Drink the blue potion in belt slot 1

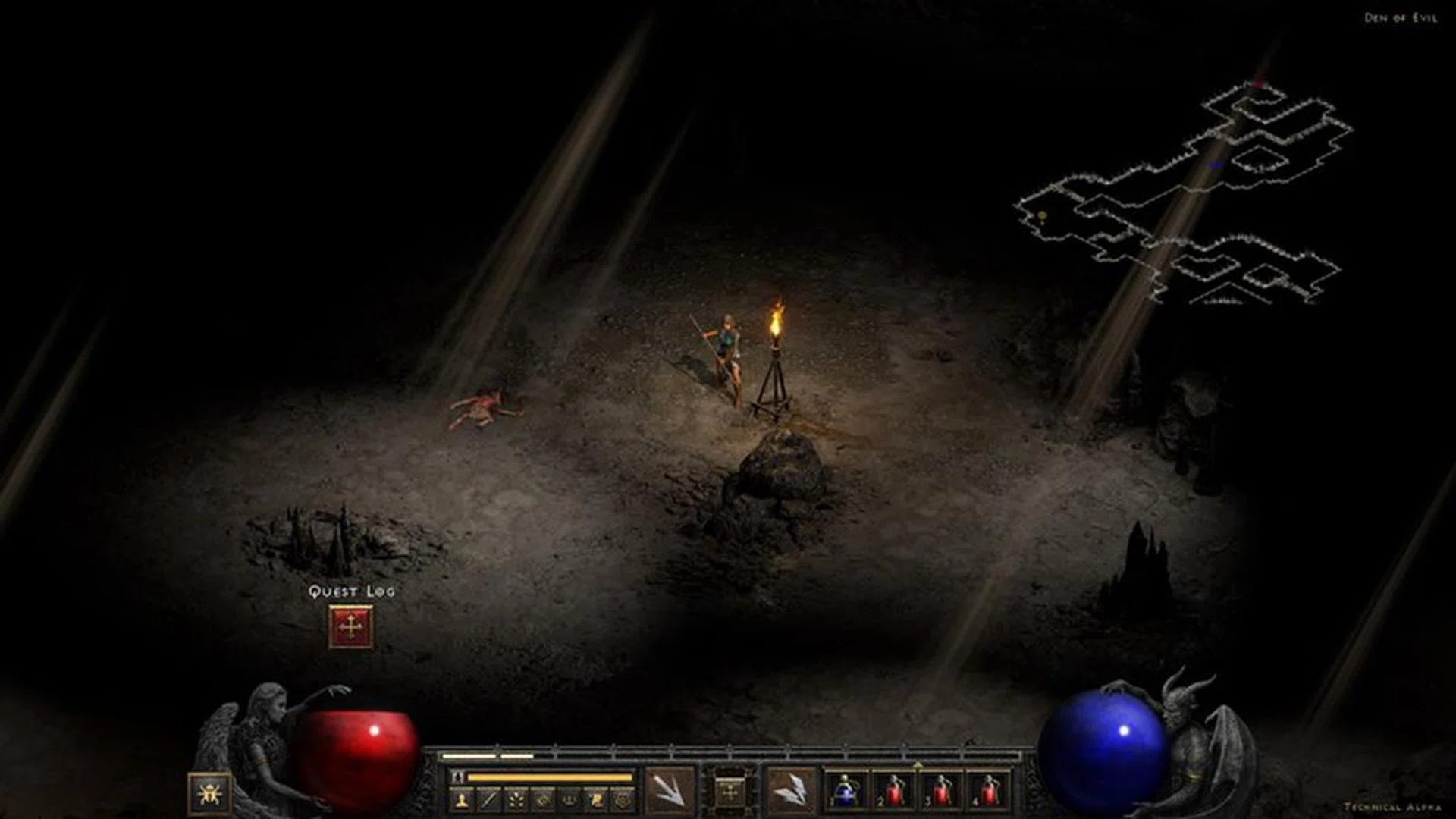pos(846,791)
